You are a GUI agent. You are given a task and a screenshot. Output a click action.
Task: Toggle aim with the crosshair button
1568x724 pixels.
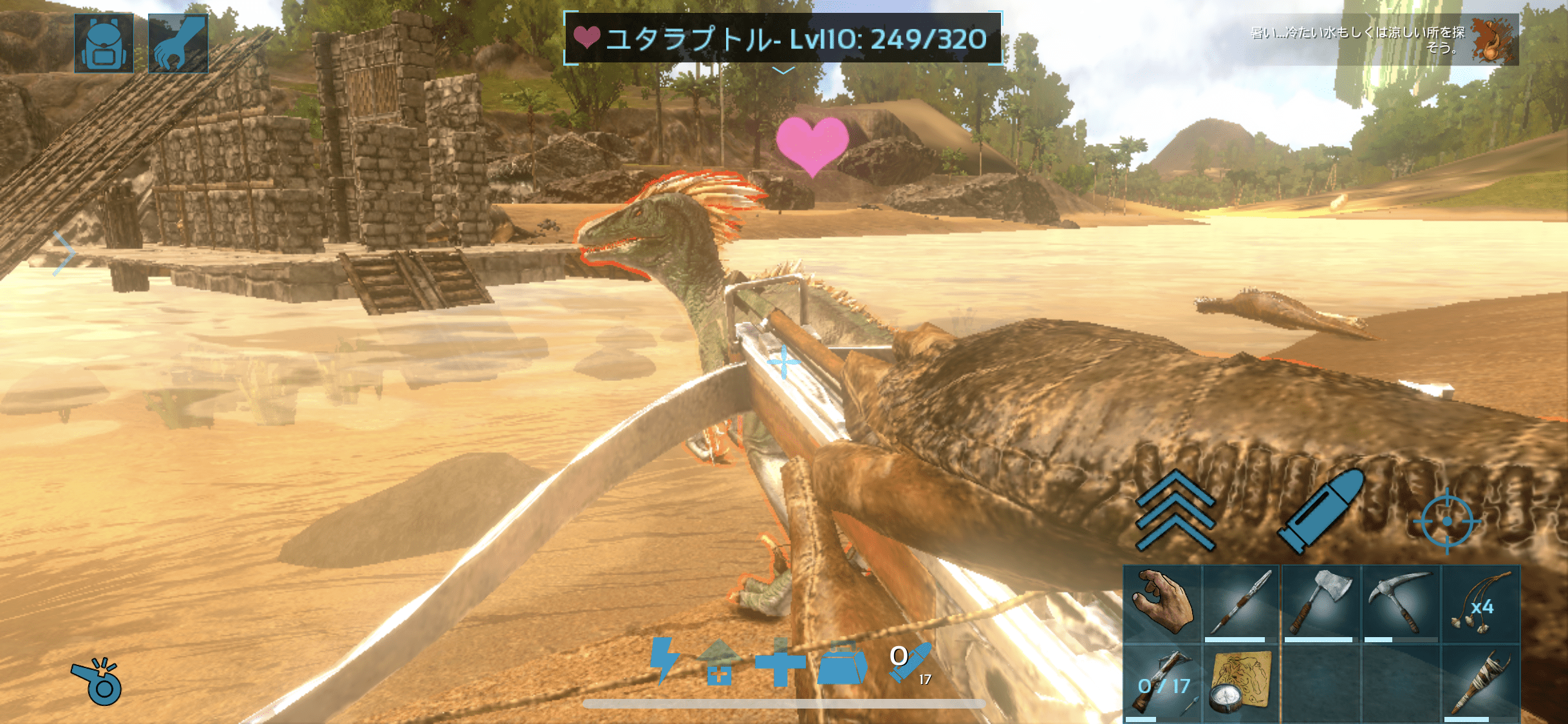click(x=1447, y=520)
